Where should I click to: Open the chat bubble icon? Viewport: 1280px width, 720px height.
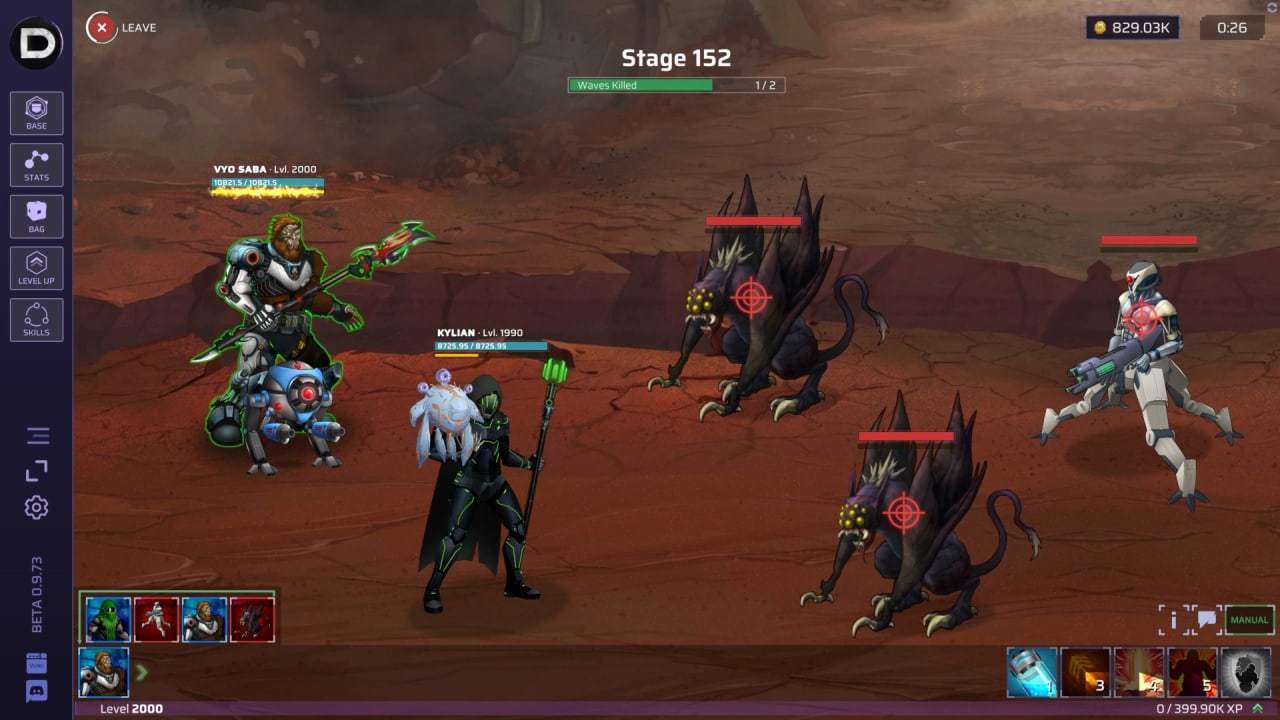pos(1207,620)
